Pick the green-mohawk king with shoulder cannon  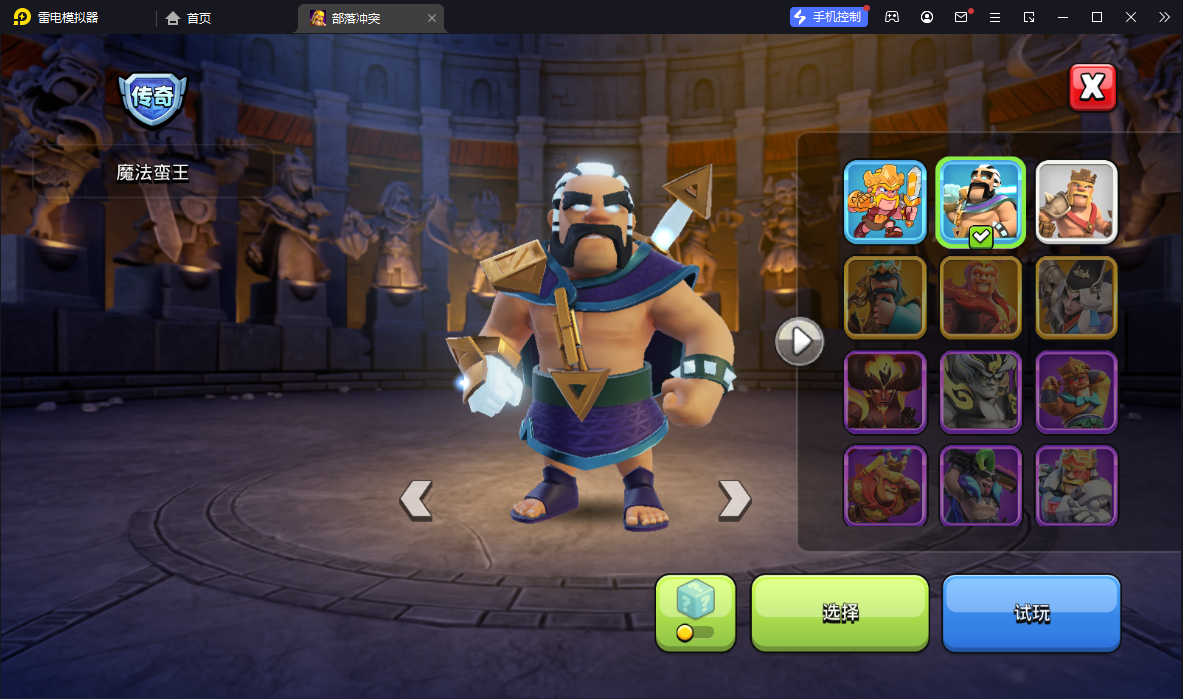pyautogui.click(x=980, y=485)
